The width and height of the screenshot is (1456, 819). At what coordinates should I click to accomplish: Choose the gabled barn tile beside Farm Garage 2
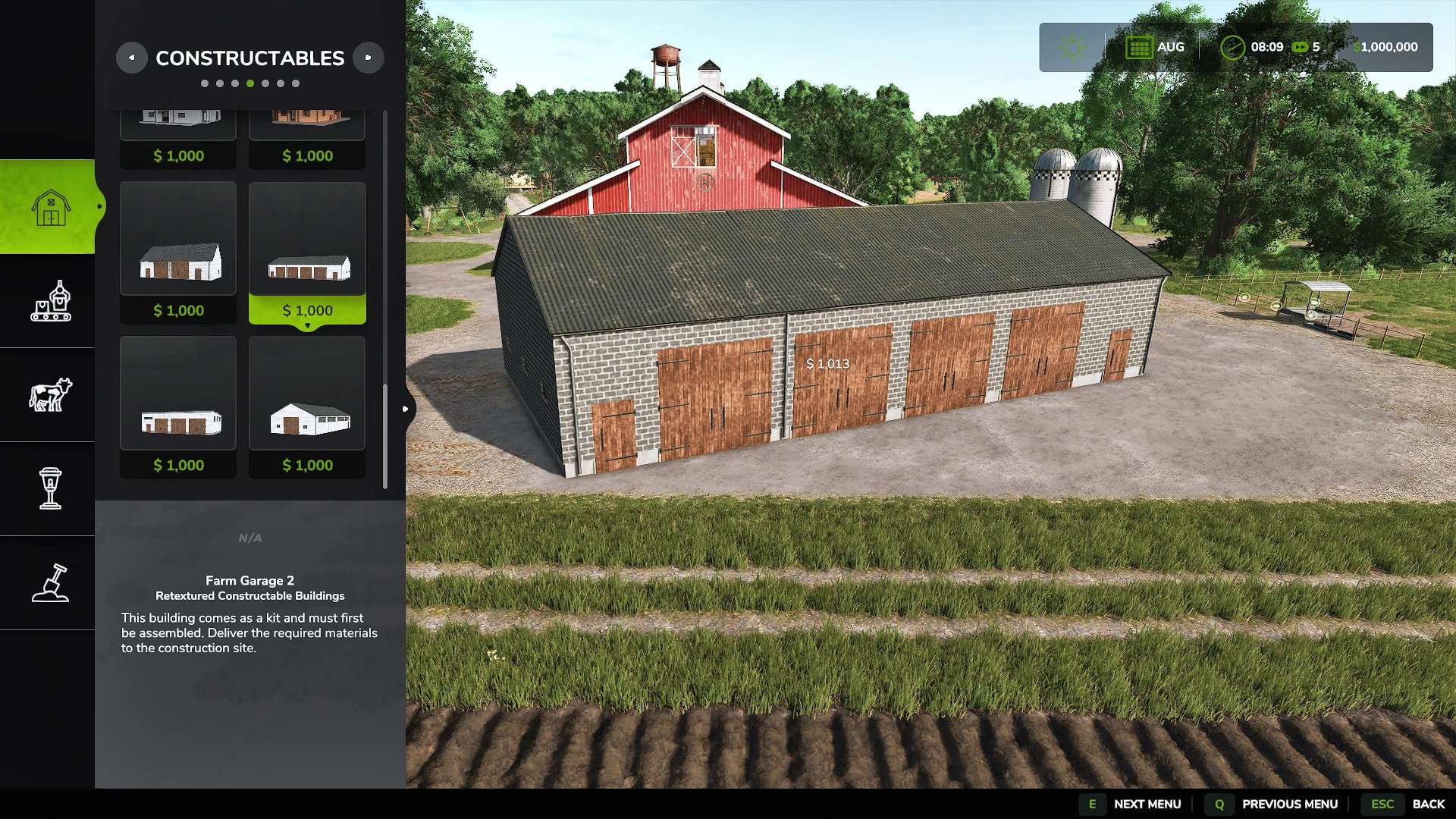[178, 253]
